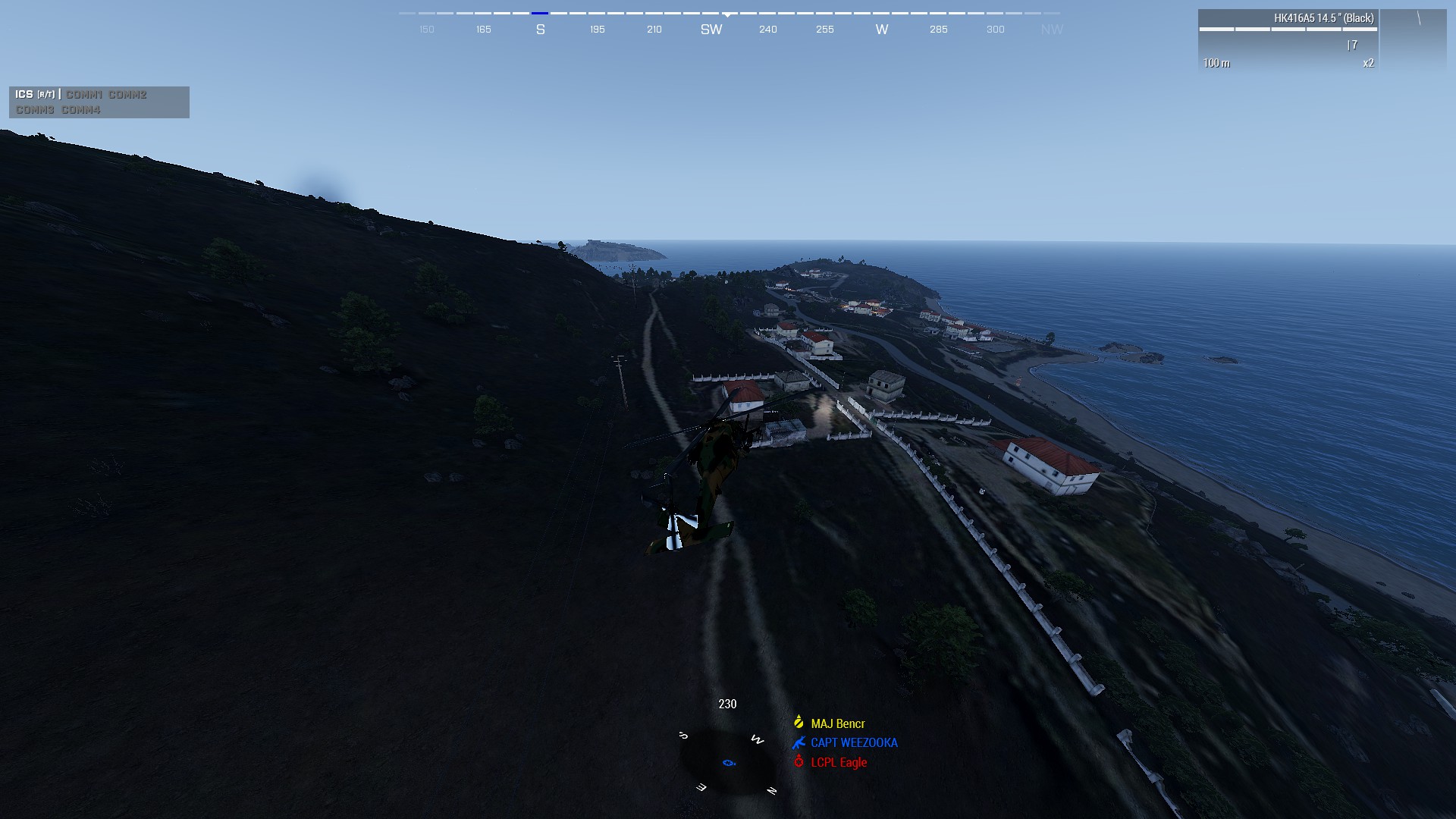Click the LCPL Eagle name label

click(x=840, y=763)
